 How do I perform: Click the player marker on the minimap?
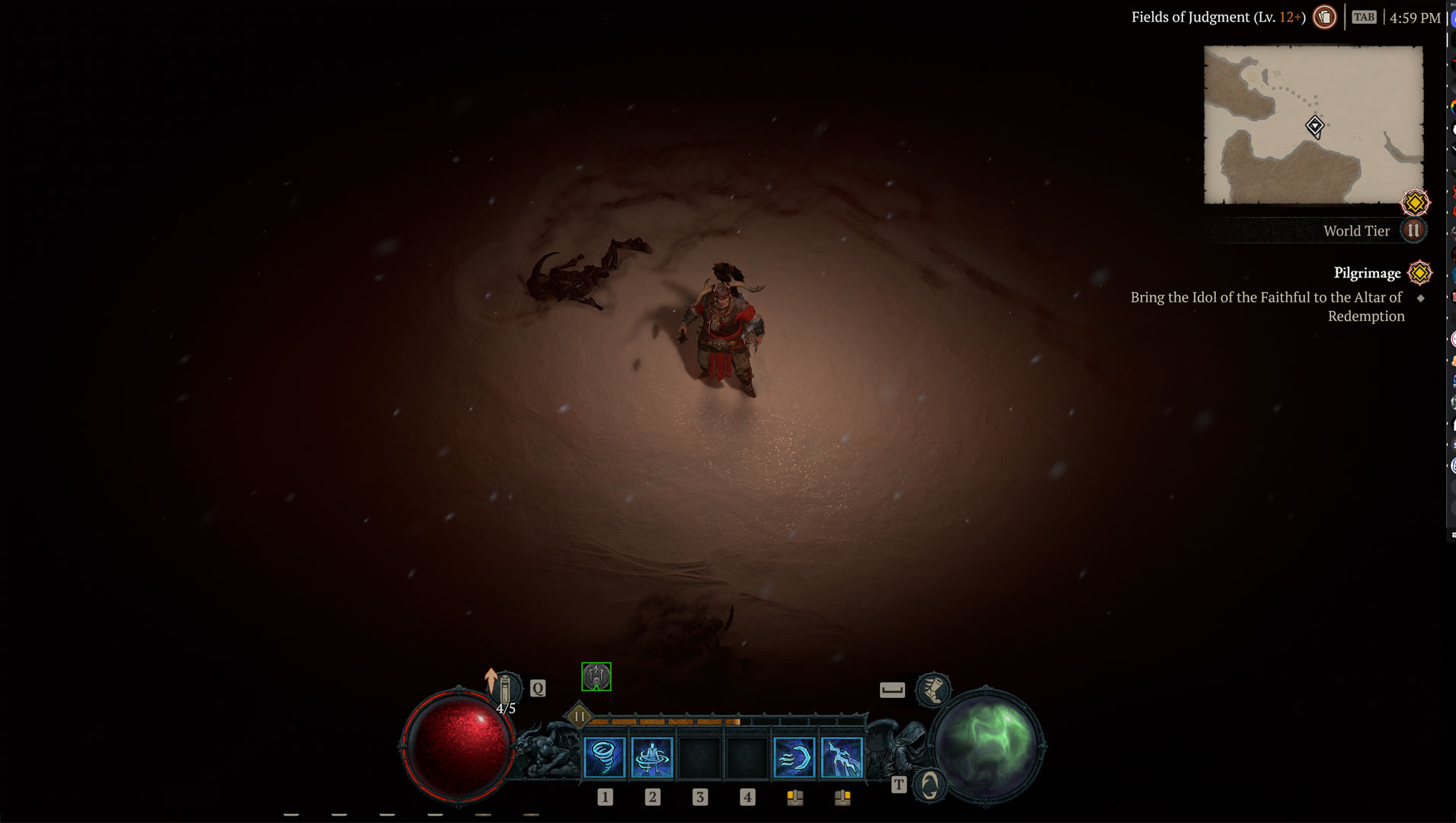1314,126
